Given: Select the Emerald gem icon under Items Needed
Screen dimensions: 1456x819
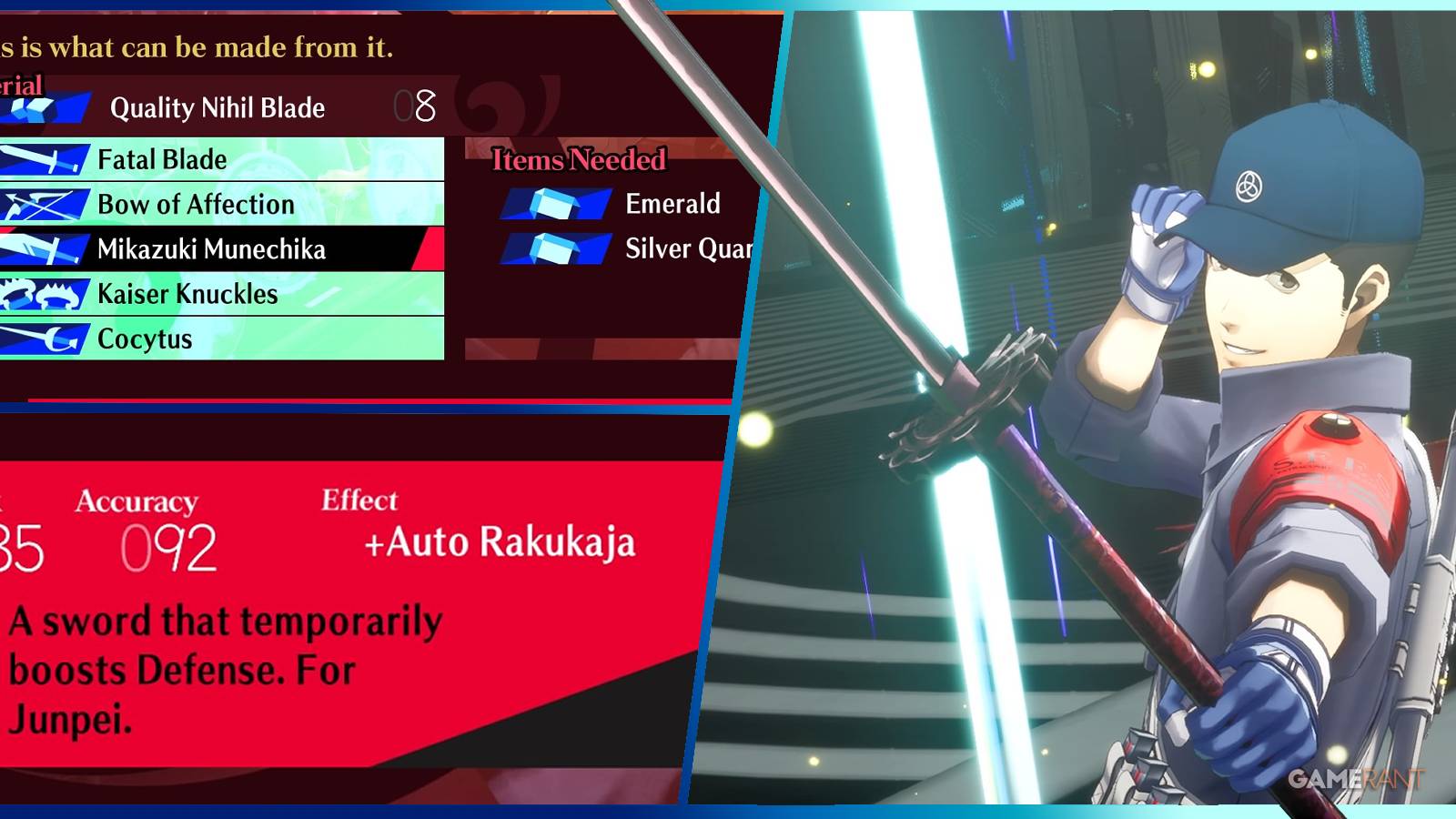Looking at the screenshot, I should (555, 205).
